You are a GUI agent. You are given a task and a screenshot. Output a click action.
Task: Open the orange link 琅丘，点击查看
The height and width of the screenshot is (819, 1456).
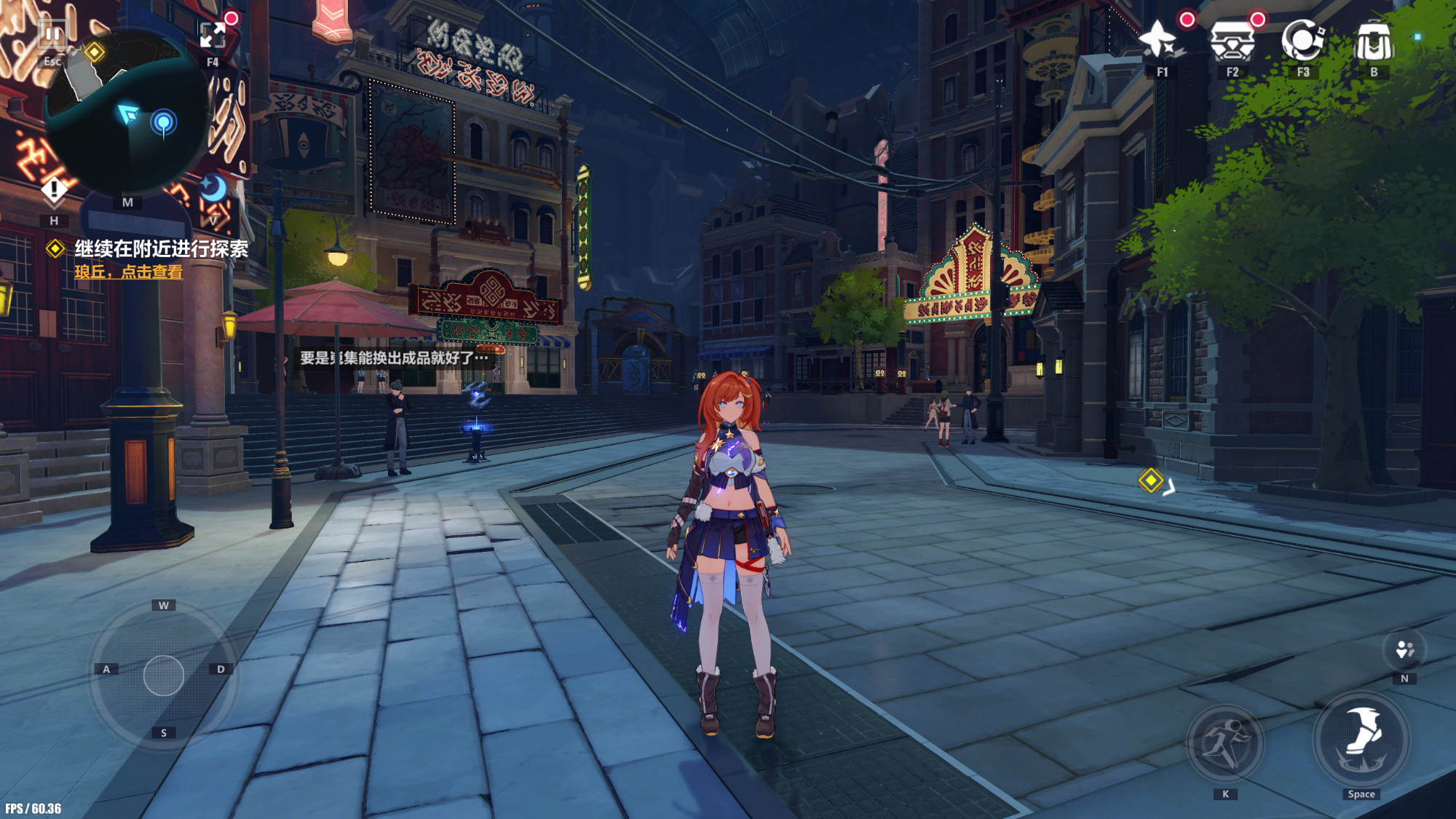click(129, 272)
